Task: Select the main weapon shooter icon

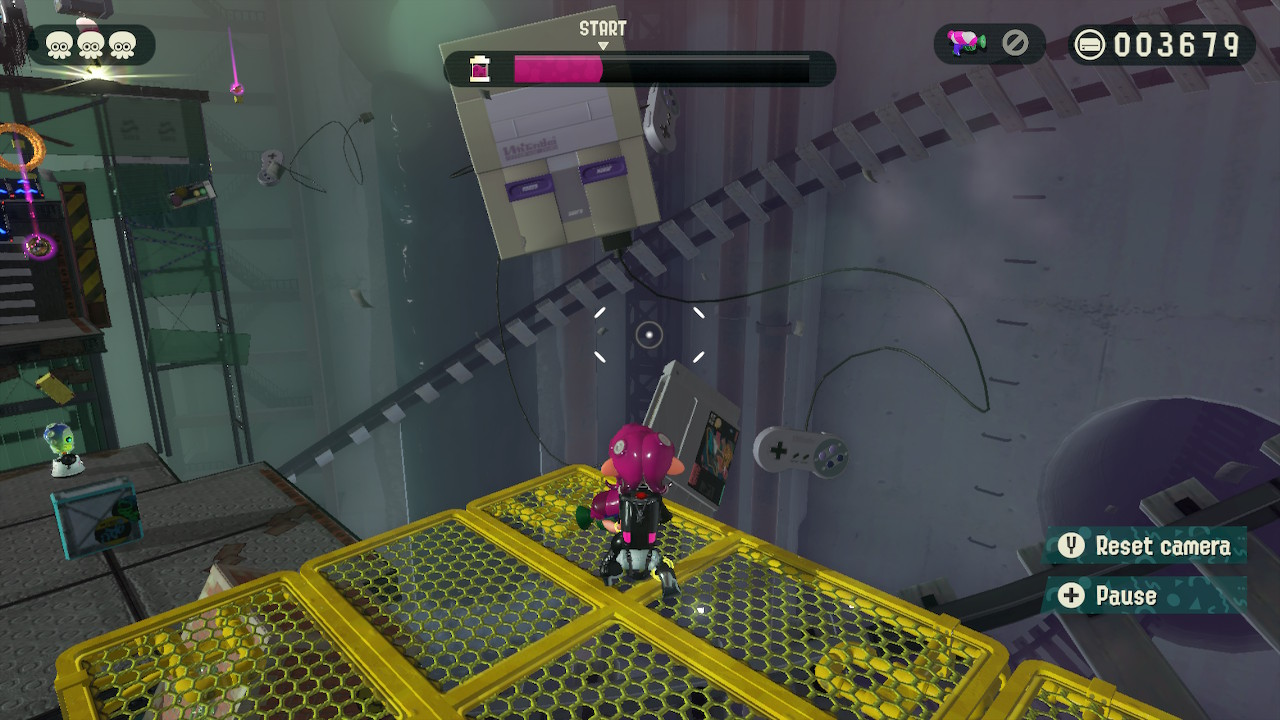Action: [967, 44]
